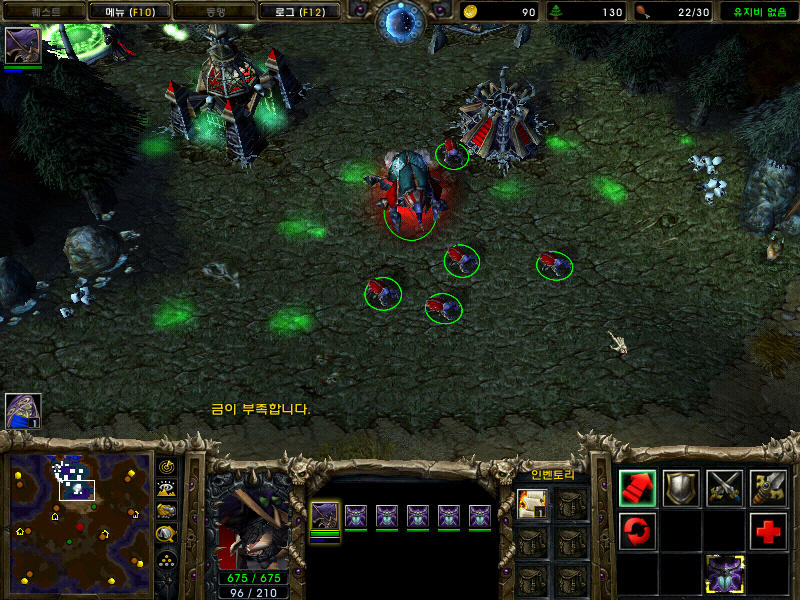This screenshot has height=600, width=800.
Task: Activate the Carrion Beetles ability
Action: tap(725, 574)
